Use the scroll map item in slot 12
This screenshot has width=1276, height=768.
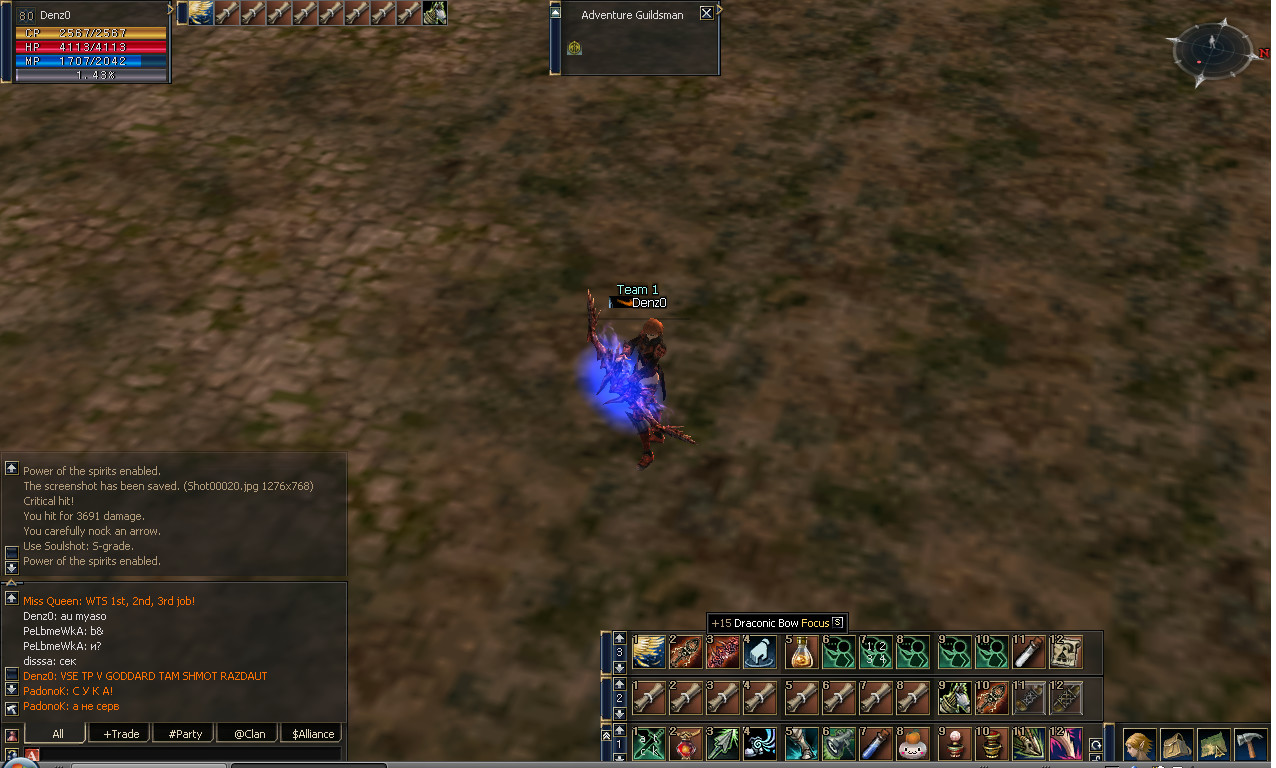pos(1067,653)
